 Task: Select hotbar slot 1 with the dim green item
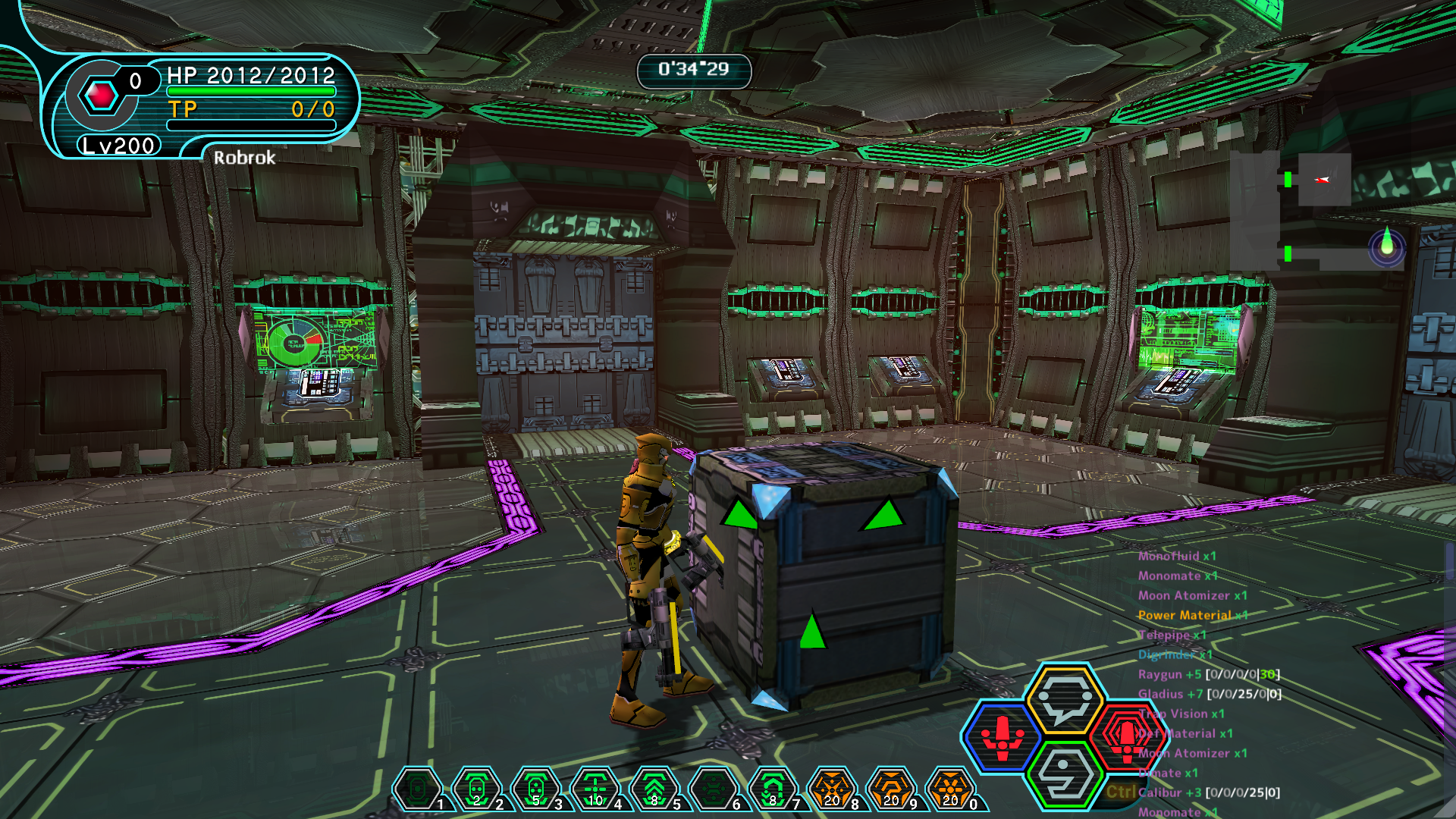point(418,789)
